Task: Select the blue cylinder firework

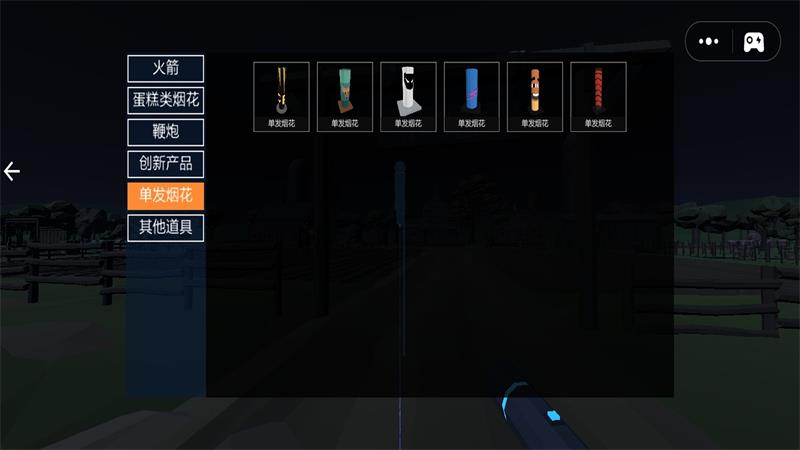Action: coord(472,96)
